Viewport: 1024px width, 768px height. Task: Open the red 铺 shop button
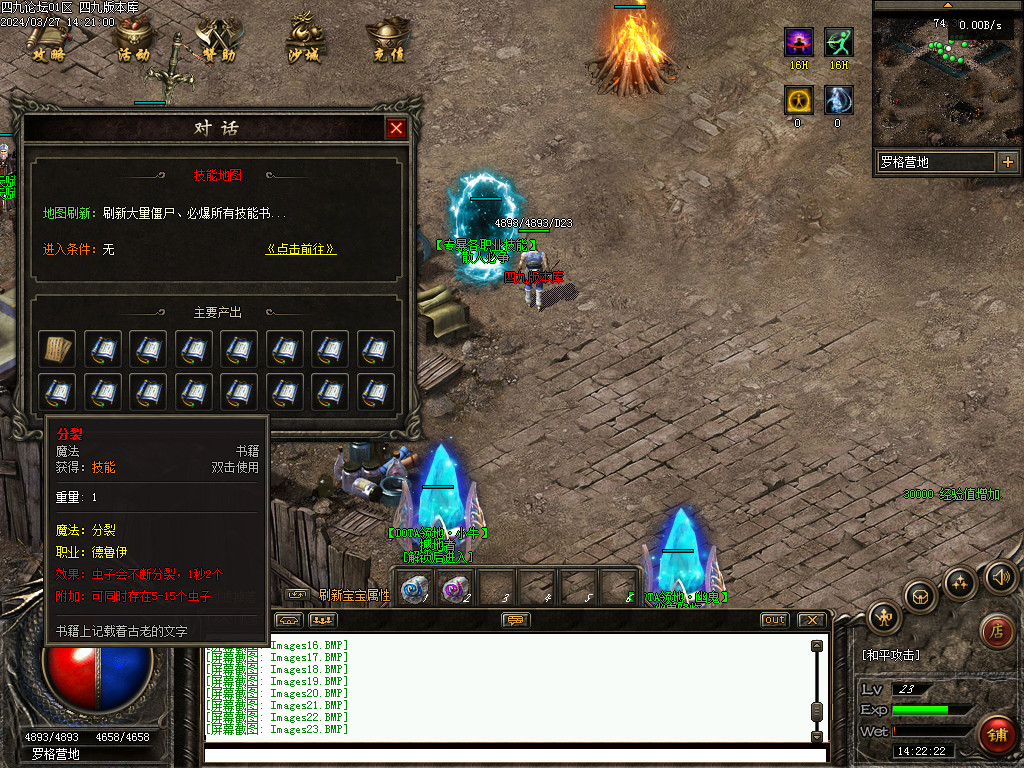pyautogui.click(x=996, y=734)
